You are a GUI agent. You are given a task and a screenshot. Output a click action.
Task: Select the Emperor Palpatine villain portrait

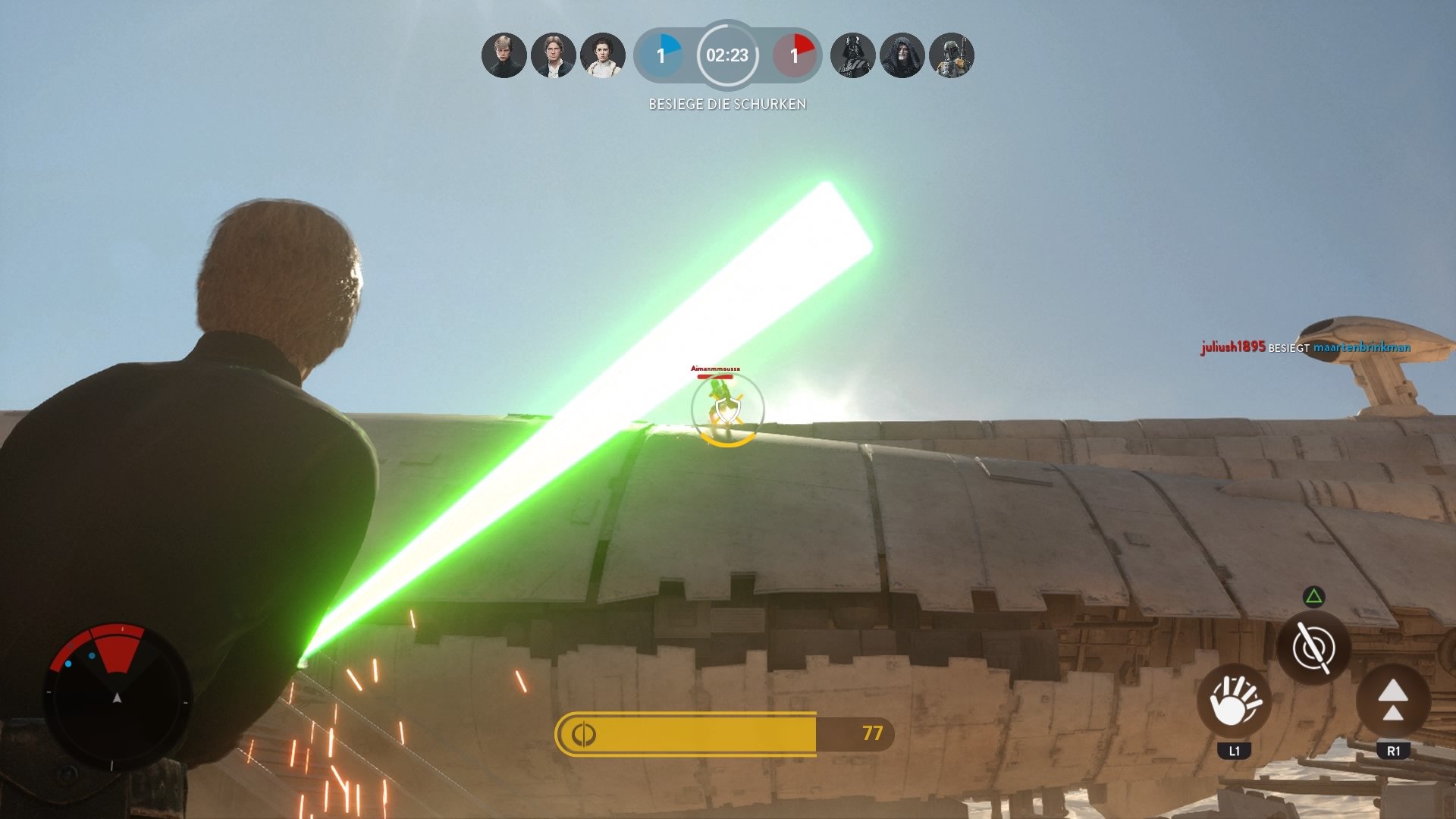coord(902,55)
